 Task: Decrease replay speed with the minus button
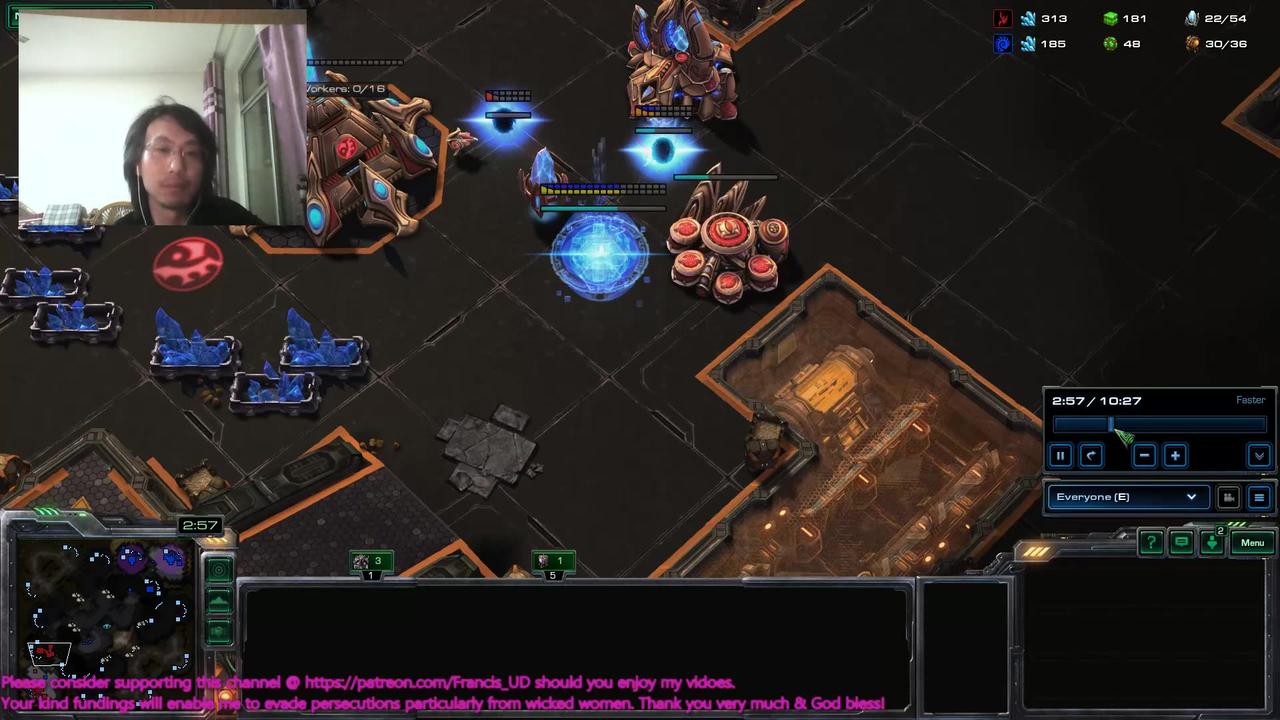(1145, 454)
